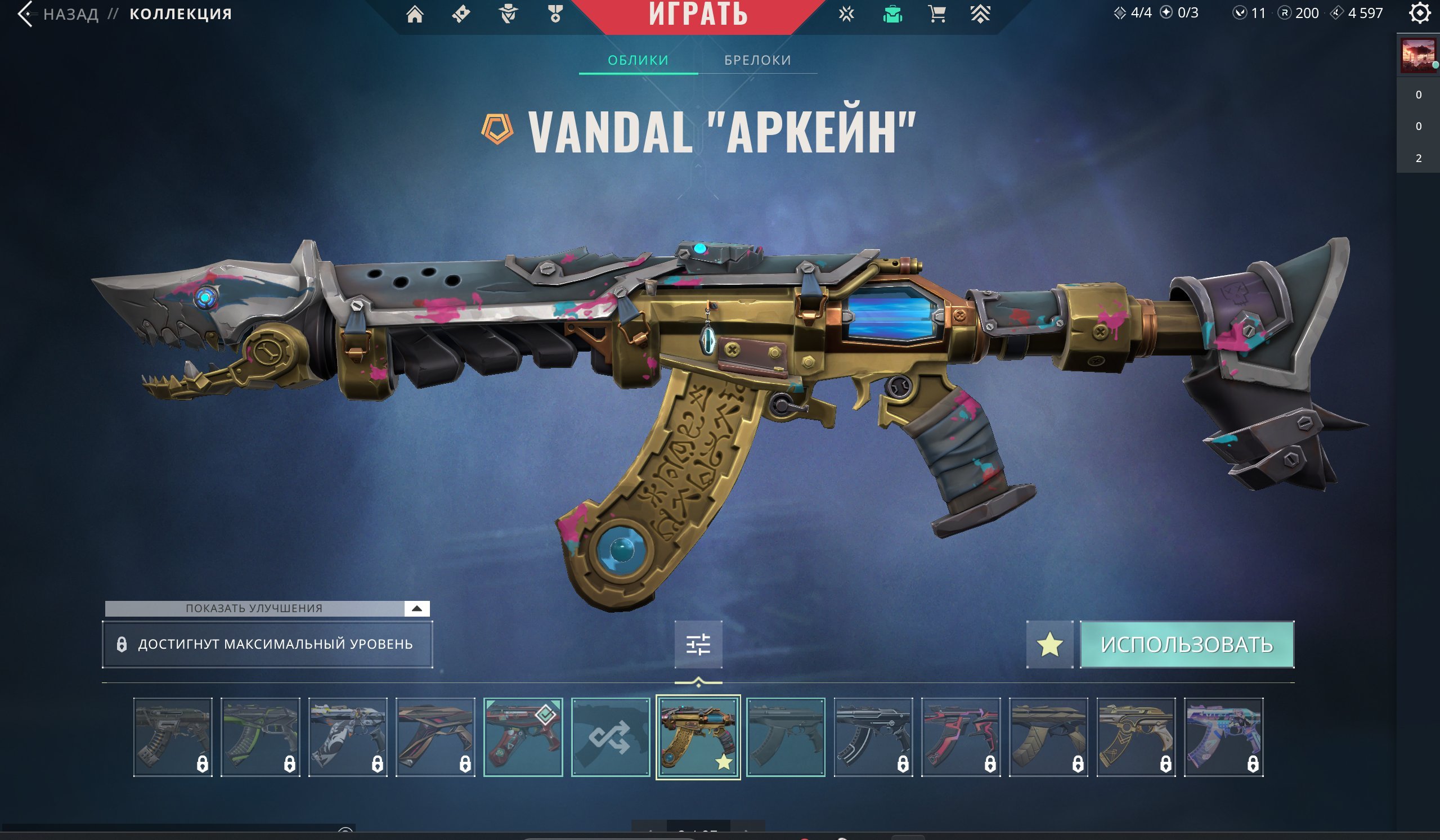Image resolution: width=1440 pixels, height=840 pixels.
Task: Choose the locked purple holographic Vandal skin
Action: [x=1223, y=736]
